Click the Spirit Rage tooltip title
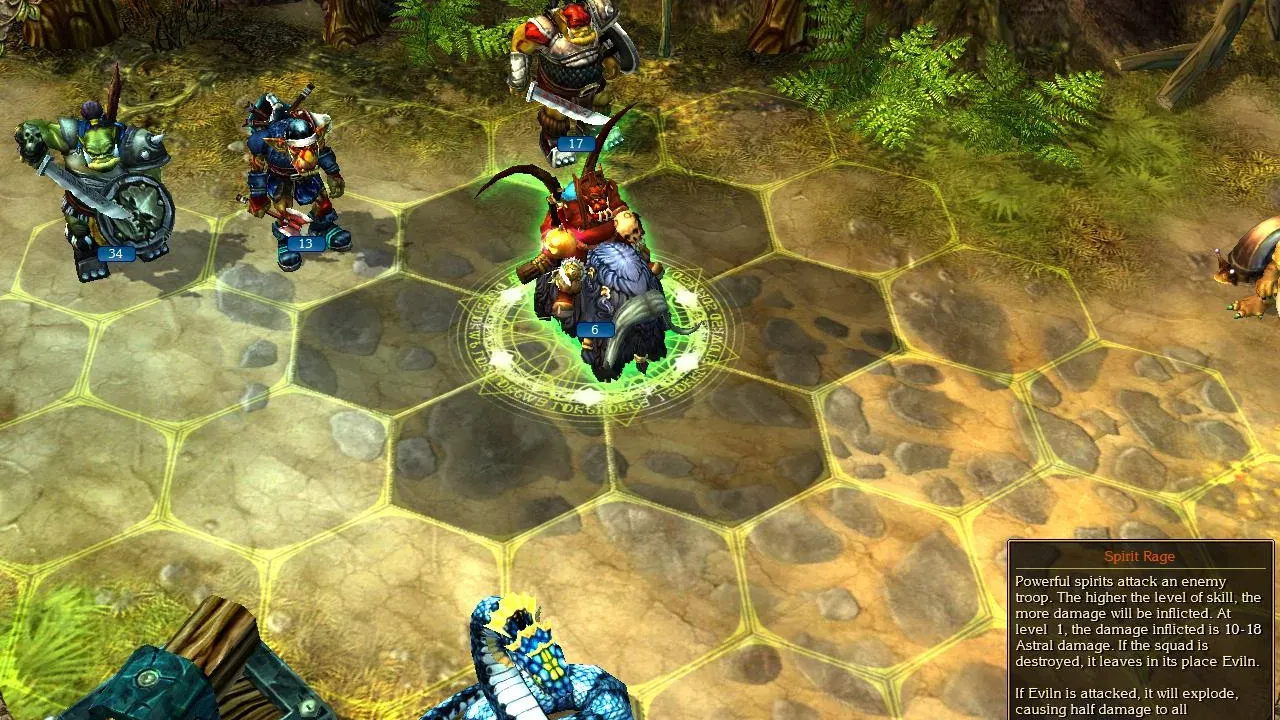Screen dimensions: 1280x720 coord(1139,557)
